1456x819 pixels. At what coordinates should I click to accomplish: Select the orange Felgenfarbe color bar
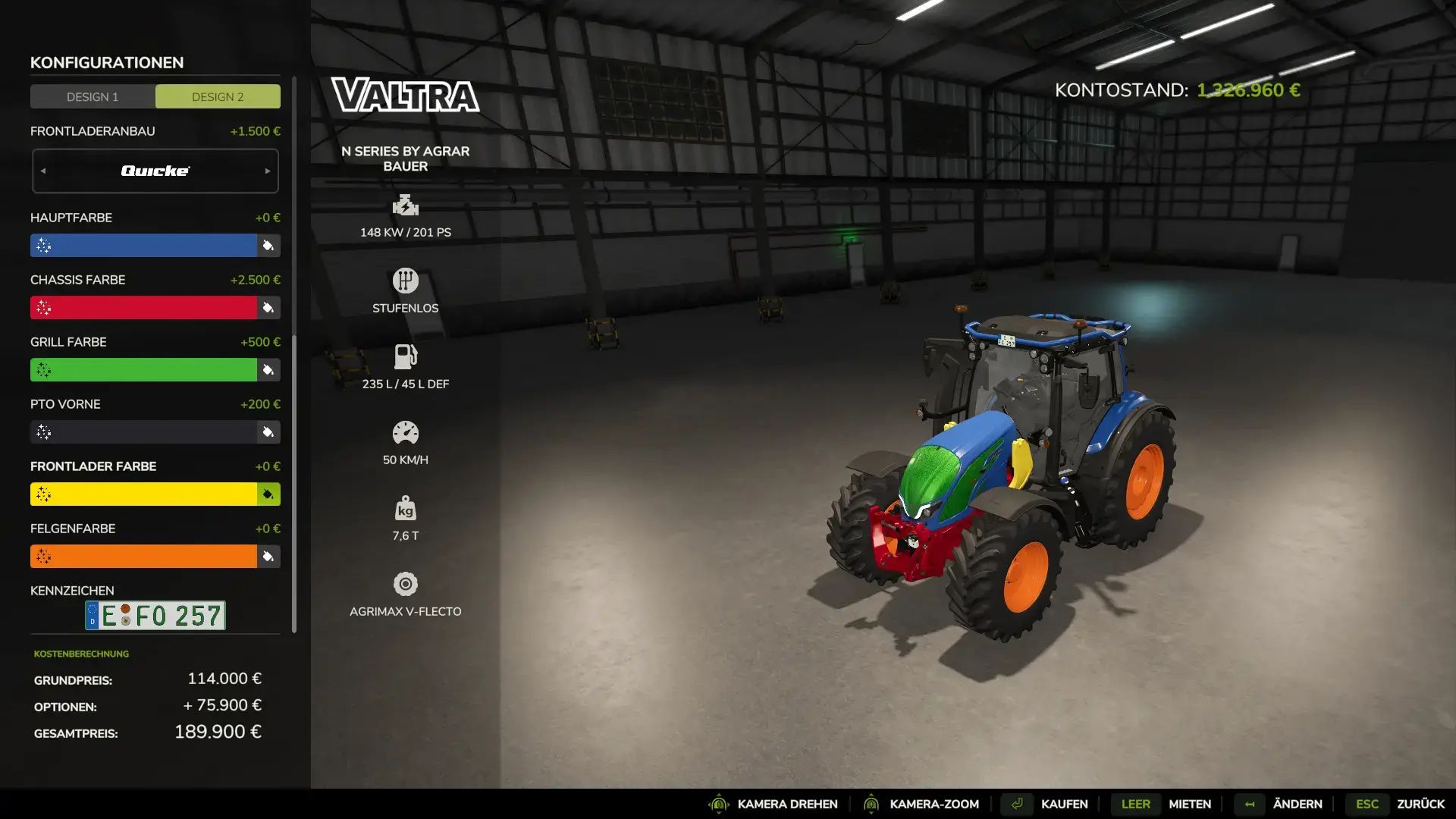[x=144, y=556]
